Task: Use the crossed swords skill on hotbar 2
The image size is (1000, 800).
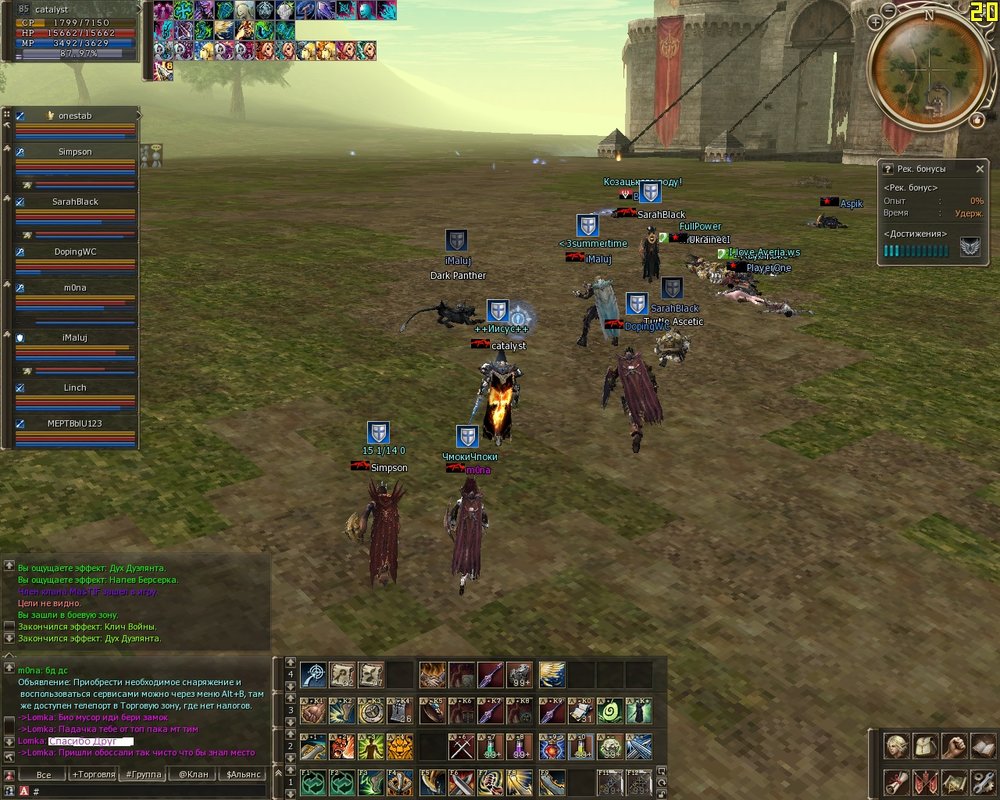Action: click(x=461, y=746)
